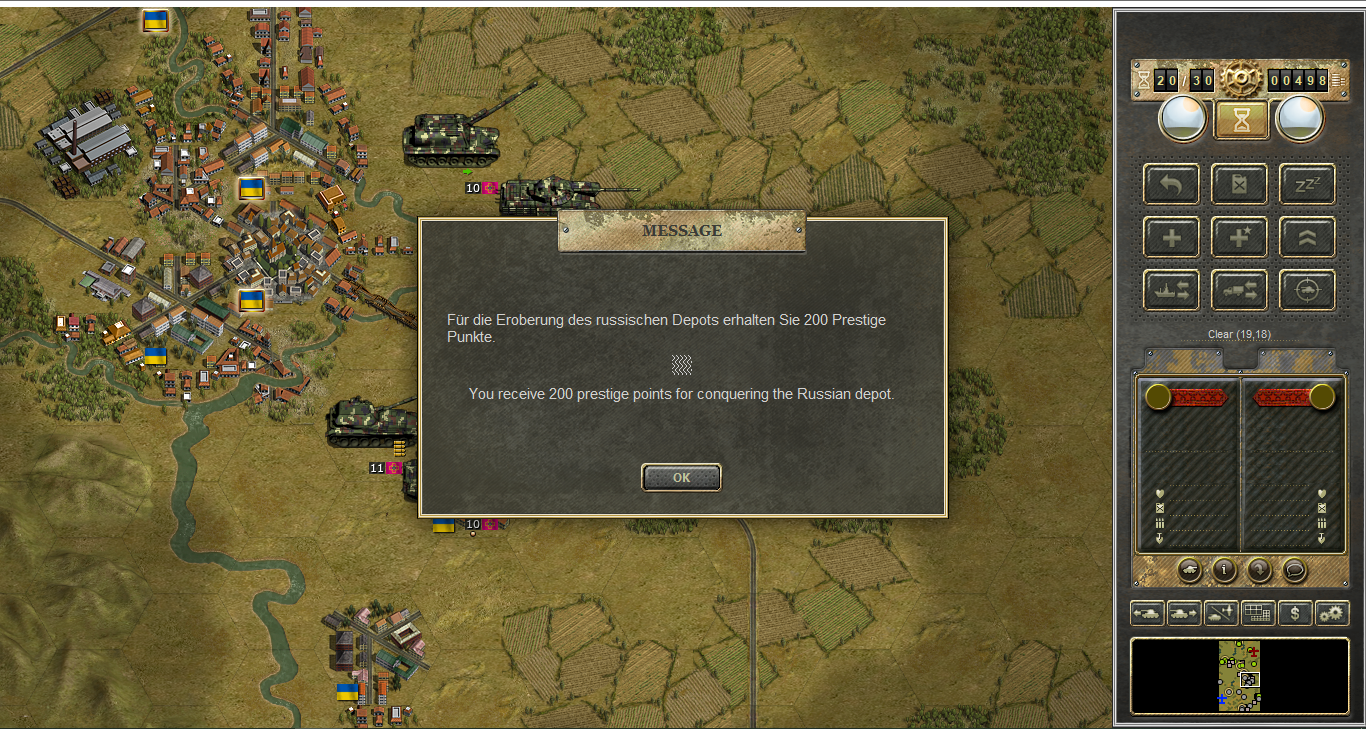Screen dimensions: 1366x729
Task: End the turn with the hourglass button
Action: [1241, 120]
